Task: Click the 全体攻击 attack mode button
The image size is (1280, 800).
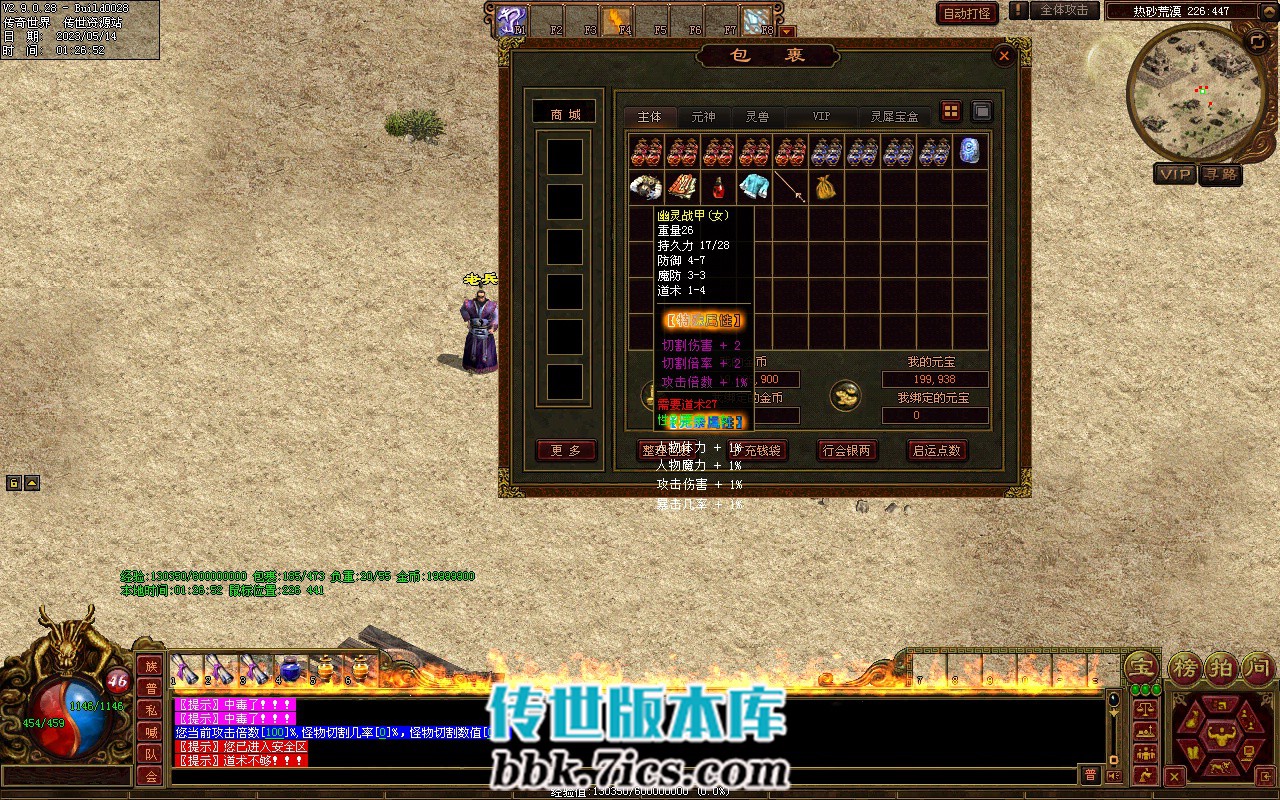Action: [x=1064, y=10]
